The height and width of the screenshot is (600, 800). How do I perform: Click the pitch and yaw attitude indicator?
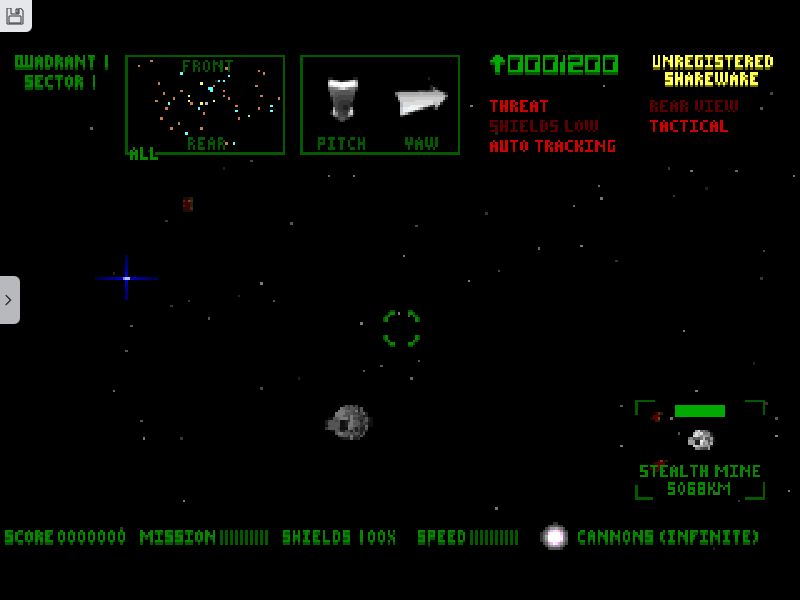[x=380, y=104]
